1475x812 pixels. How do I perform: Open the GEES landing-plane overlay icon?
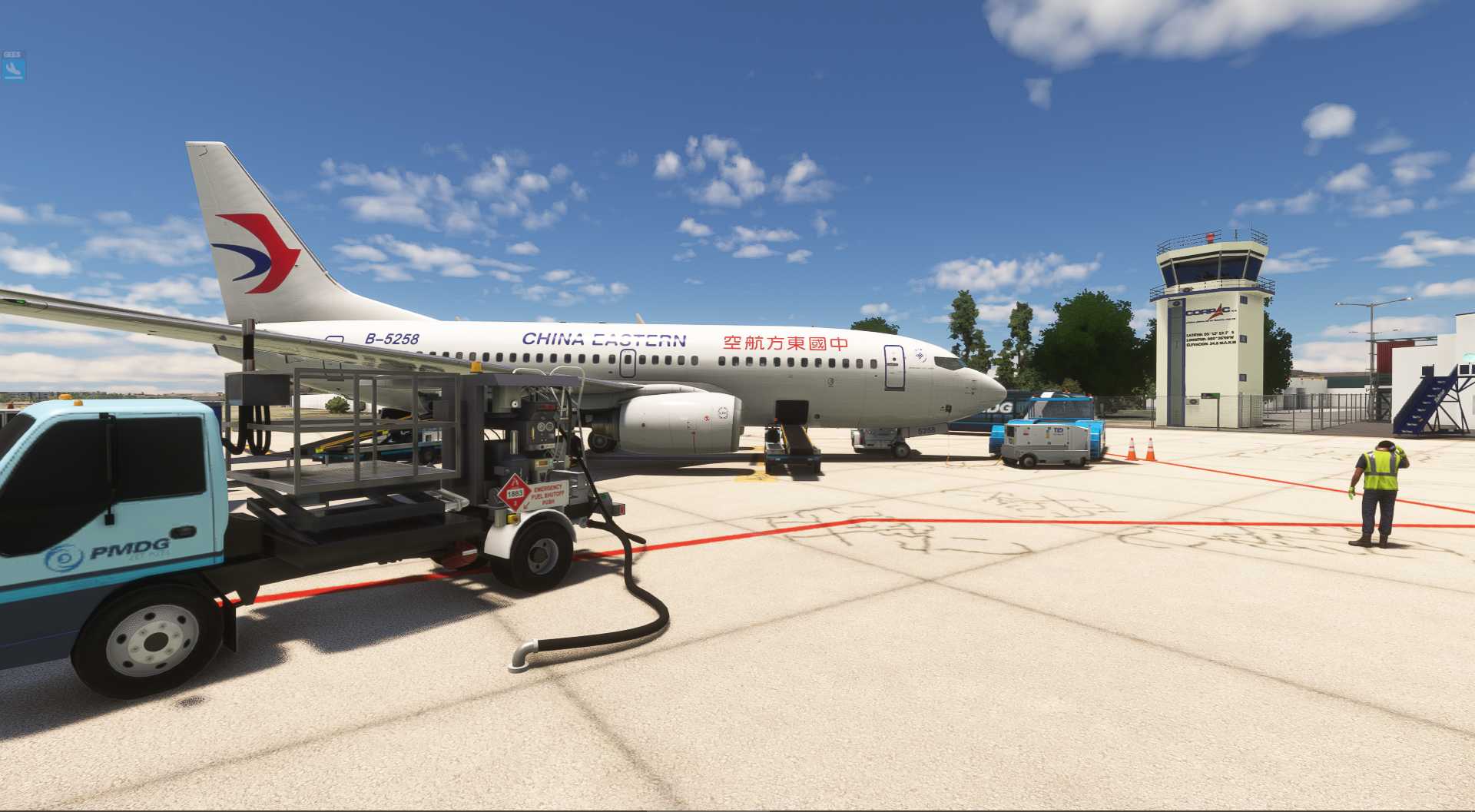coord(13,69)
